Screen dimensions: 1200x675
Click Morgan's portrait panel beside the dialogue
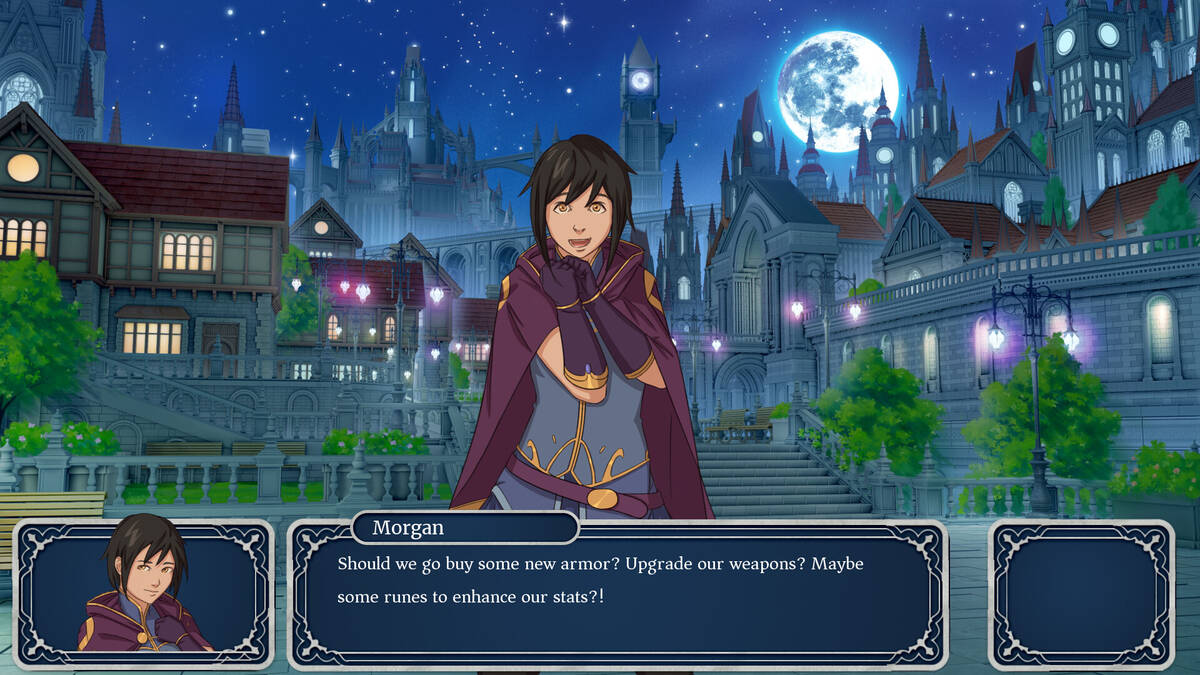(143, 593)
